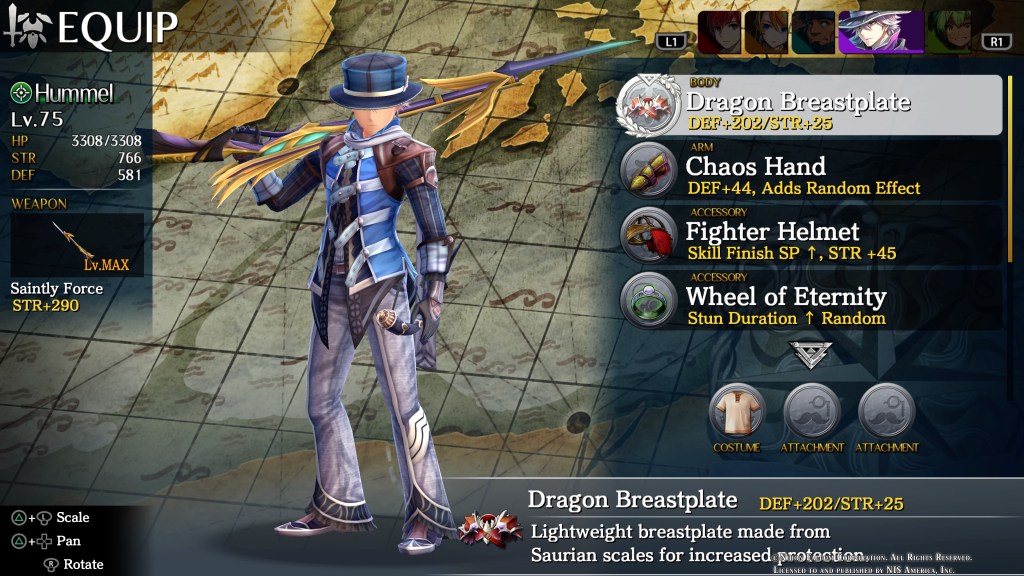Switch to the red-haired character portrait
This screenshot has height=576, width=1024.
pos(718,33)
